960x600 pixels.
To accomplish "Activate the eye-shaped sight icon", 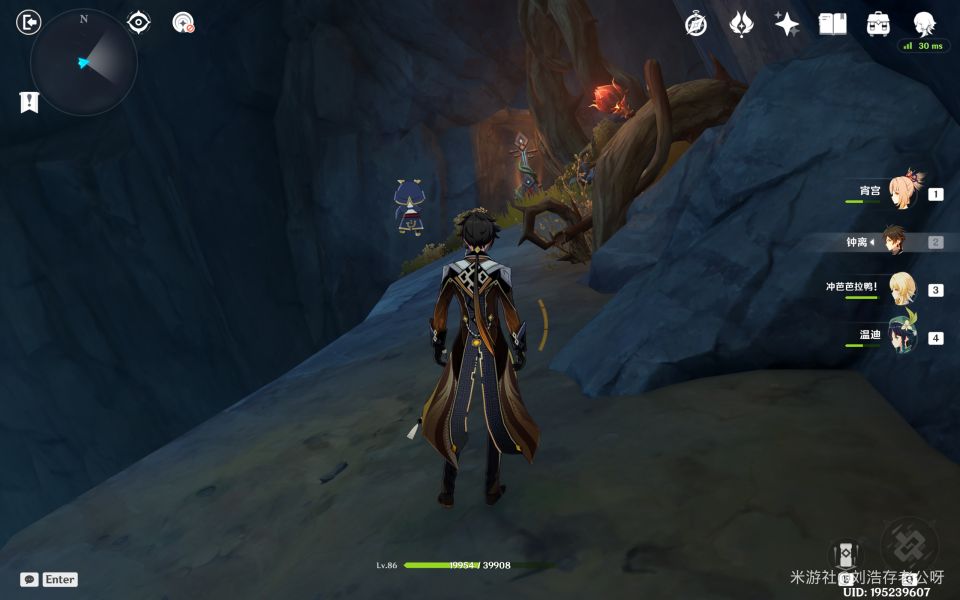I will [x=138, y=23].
